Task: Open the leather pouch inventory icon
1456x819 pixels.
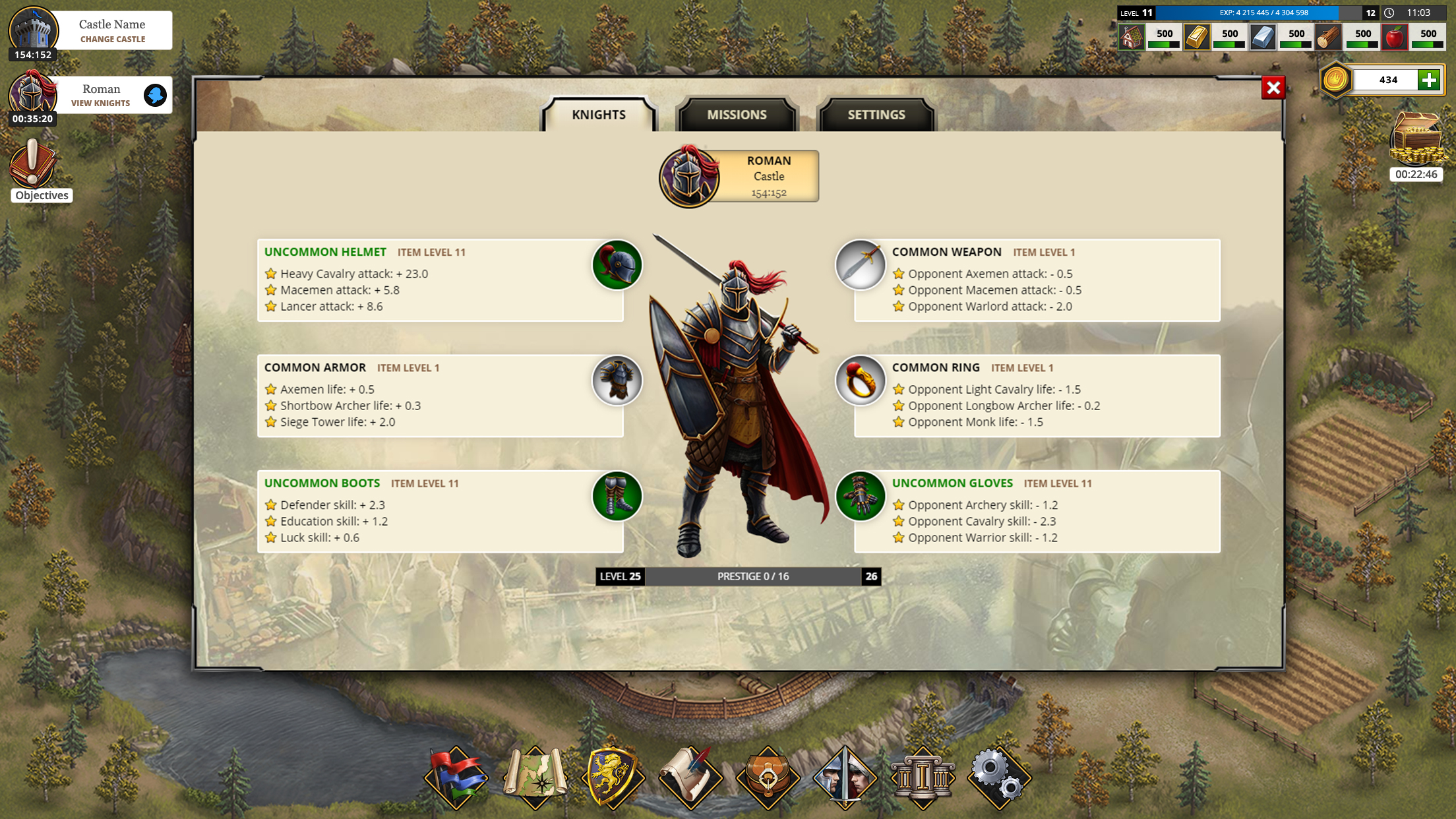Action: (x=769, y=777)
